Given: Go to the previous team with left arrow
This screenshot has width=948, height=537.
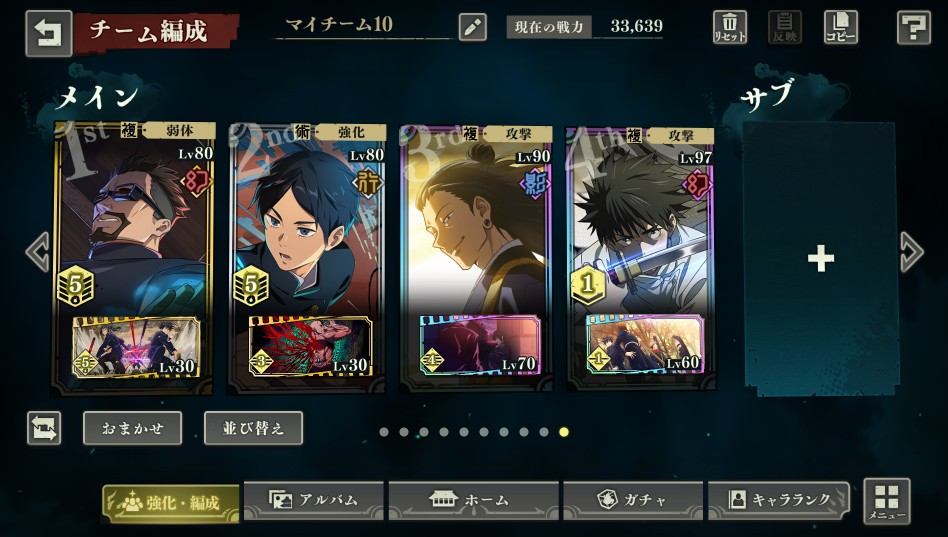Looking at the screenshot, I should point(37,252).
